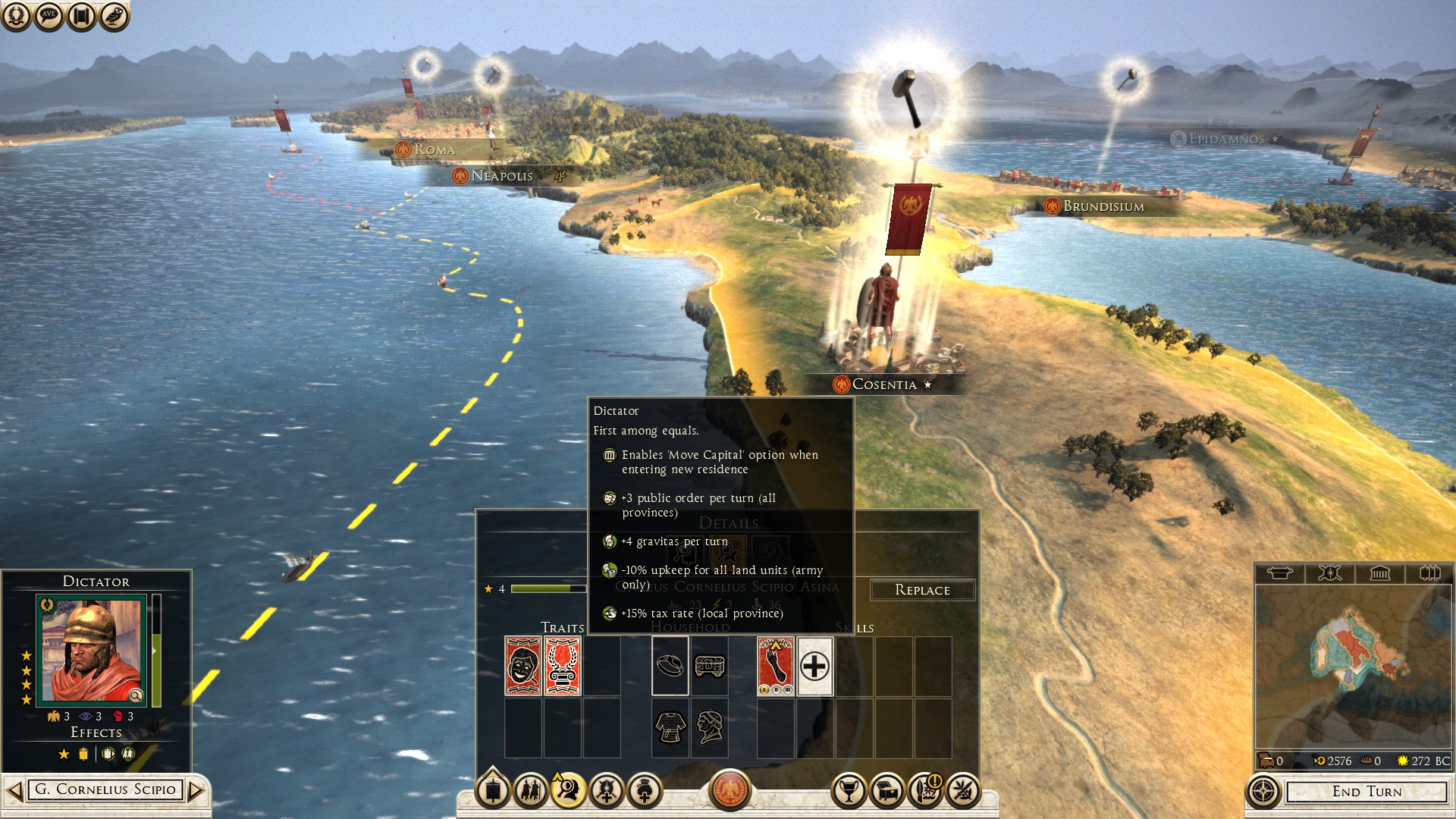Open the AVE speech bubble chat

[x=49, y=16]
